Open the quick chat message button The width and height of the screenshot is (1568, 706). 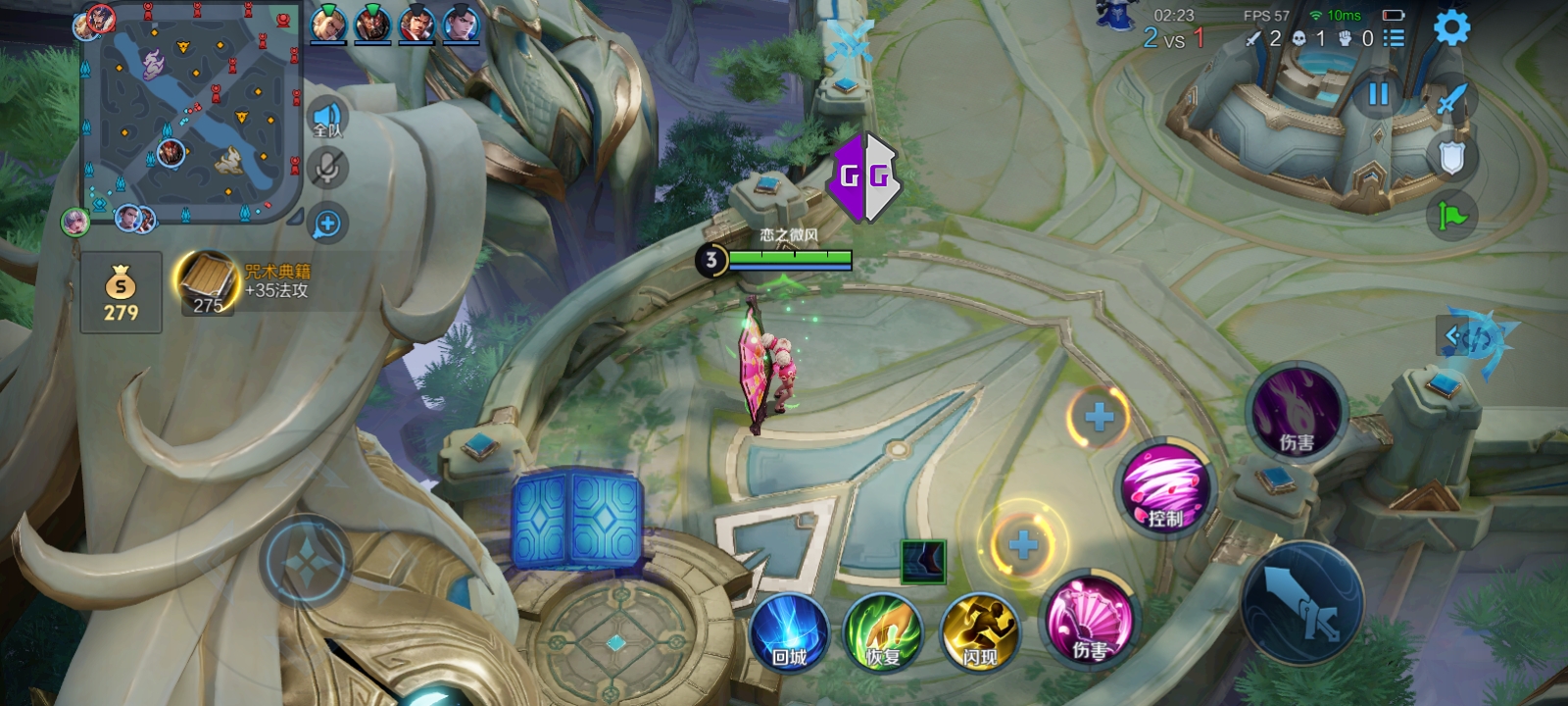[327, 225]
